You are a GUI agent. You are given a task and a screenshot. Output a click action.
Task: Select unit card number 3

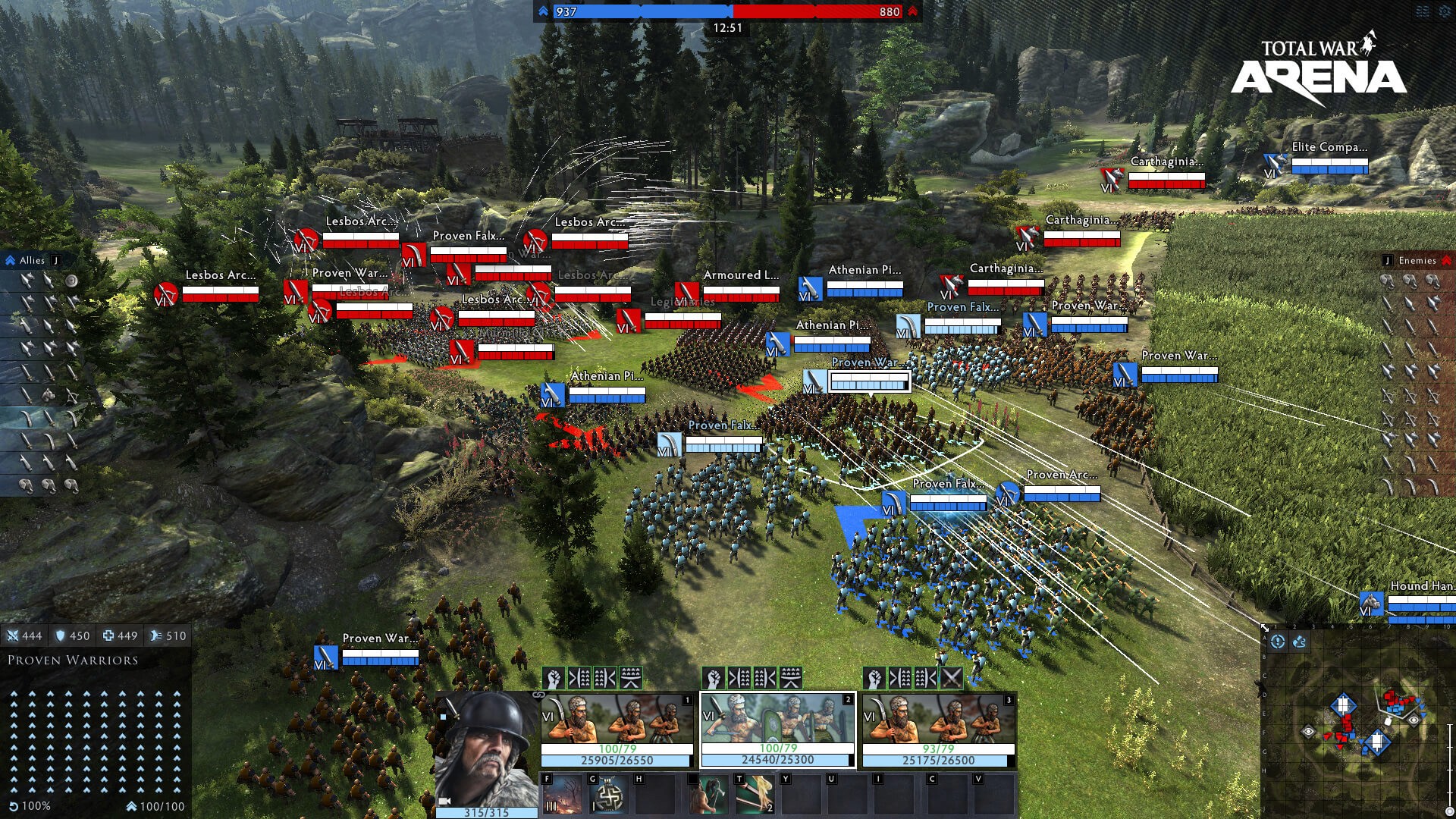point(938,730)
